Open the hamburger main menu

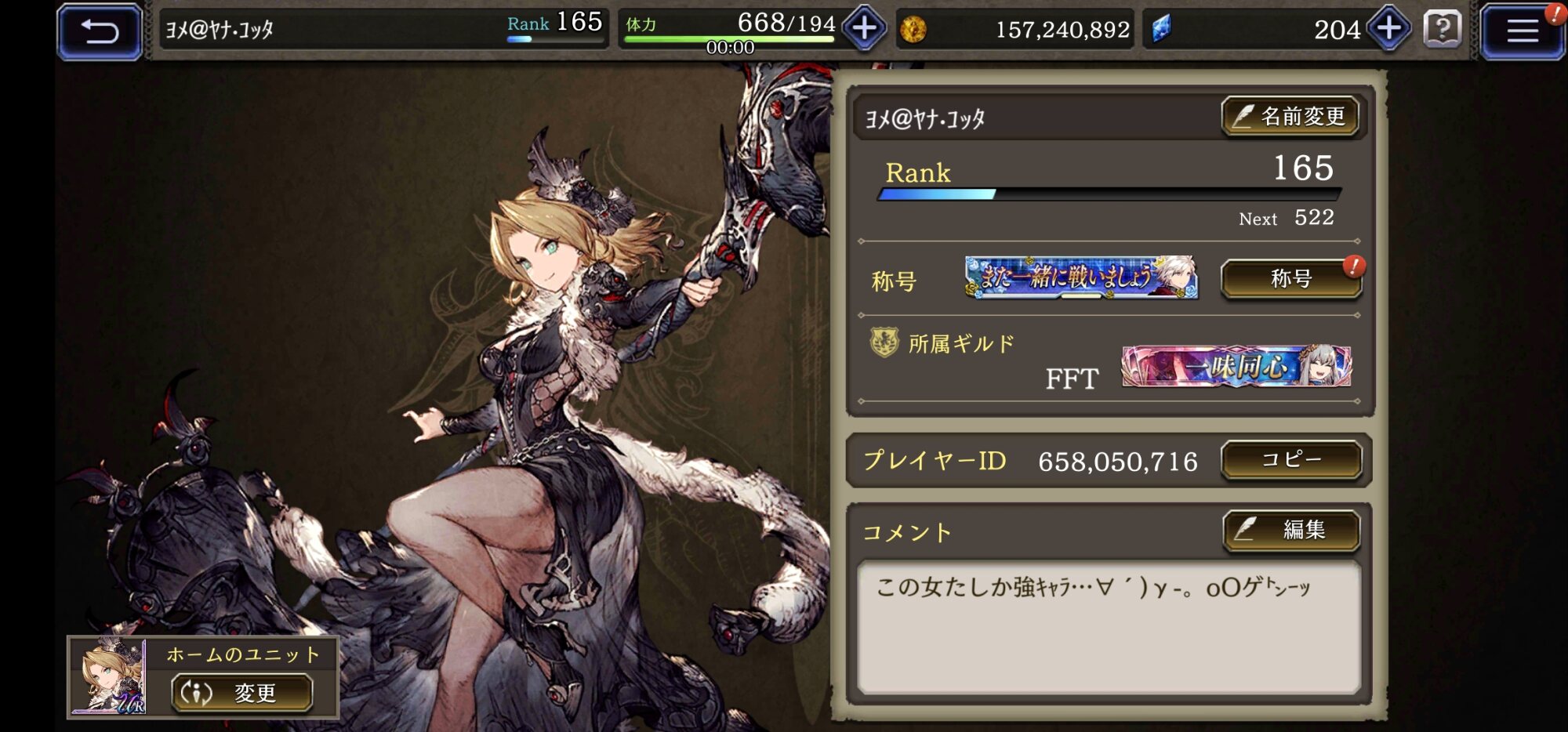coord(1522,31)
